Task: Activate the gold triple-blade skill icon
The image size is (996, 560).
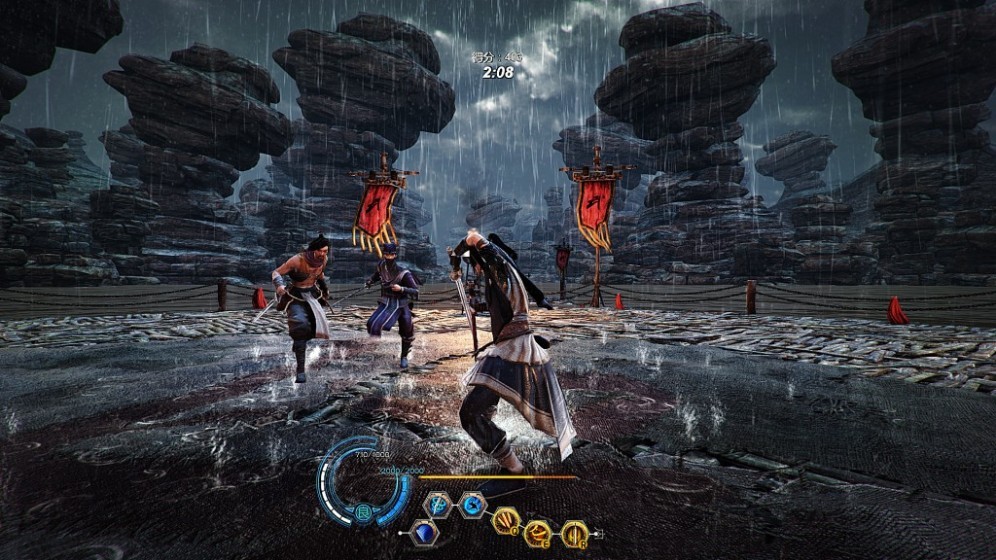Action: pyautogui.click(x=505, y=520)
